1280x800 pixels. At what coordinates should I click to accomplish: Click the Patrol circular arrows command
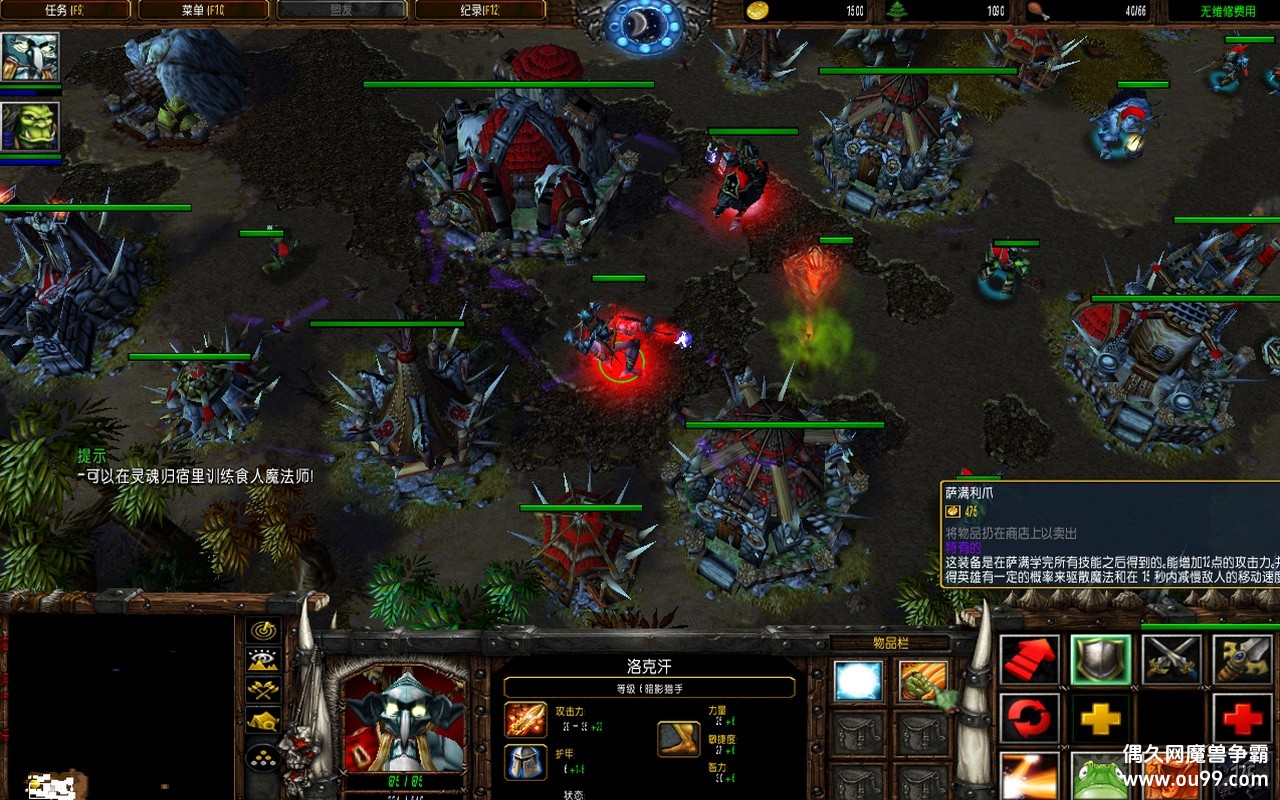1029,718
